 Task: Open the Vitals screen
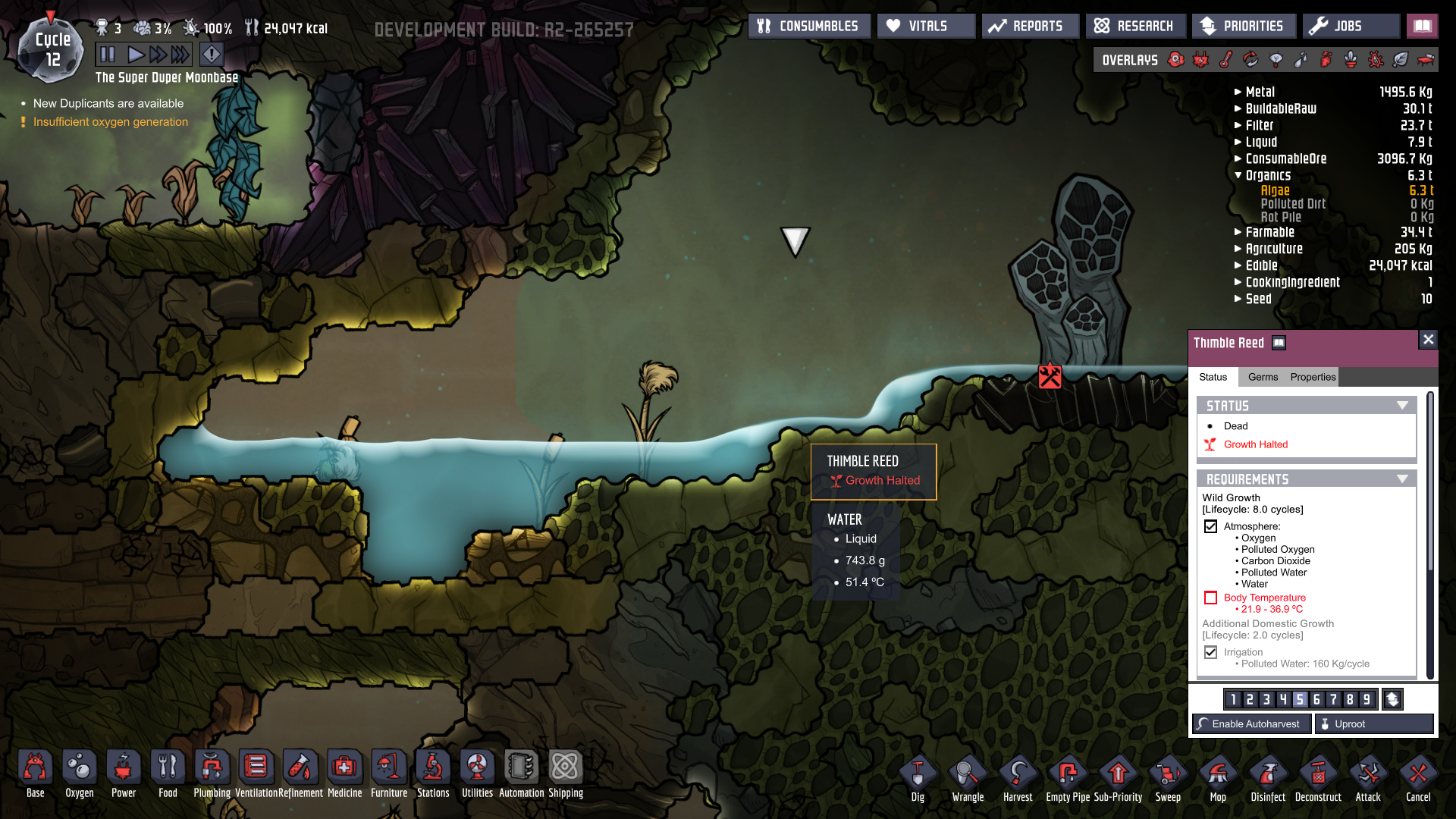pos(926,26)
